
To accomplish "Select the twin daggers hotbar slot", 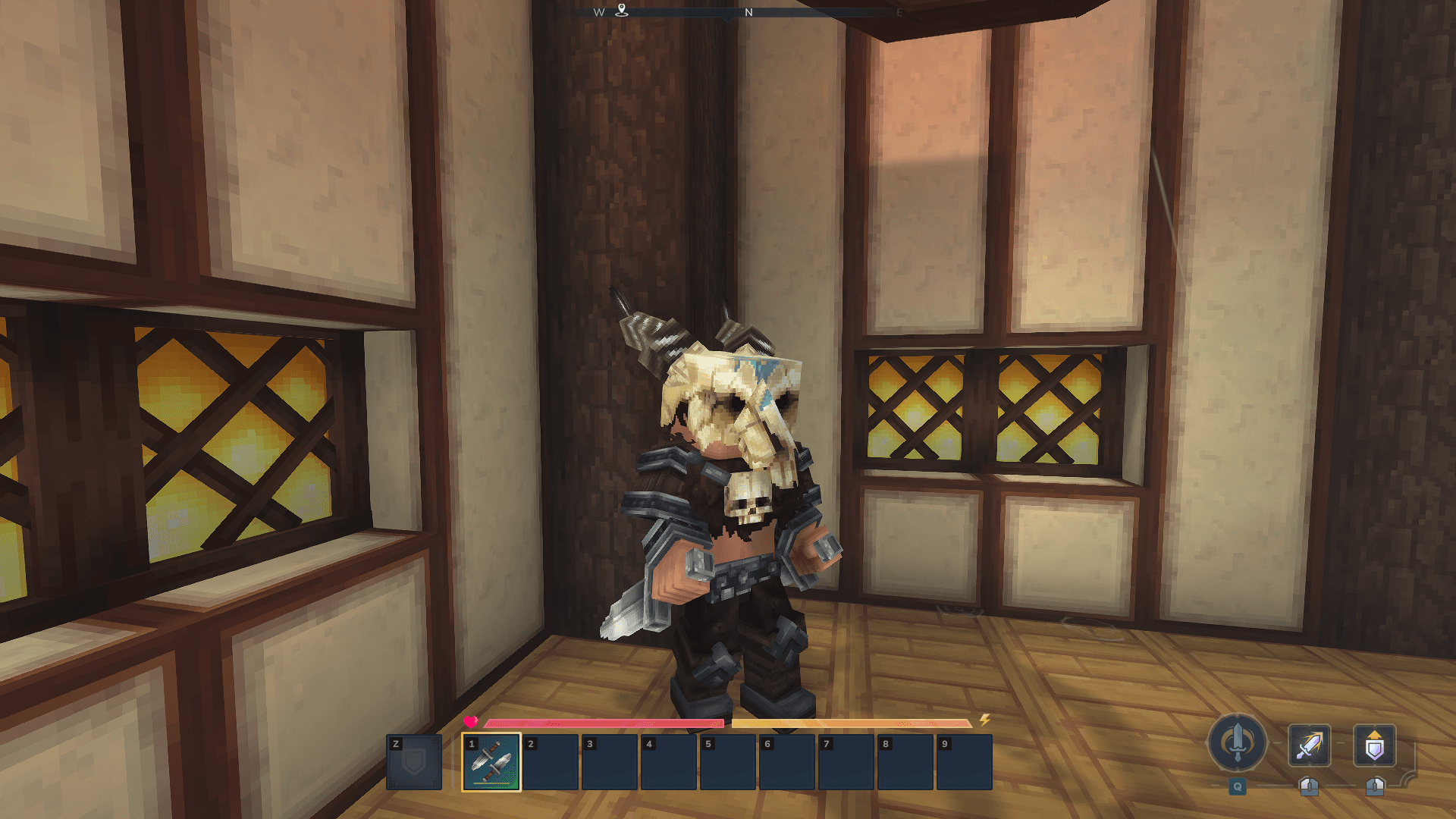I will pos(491,762).
